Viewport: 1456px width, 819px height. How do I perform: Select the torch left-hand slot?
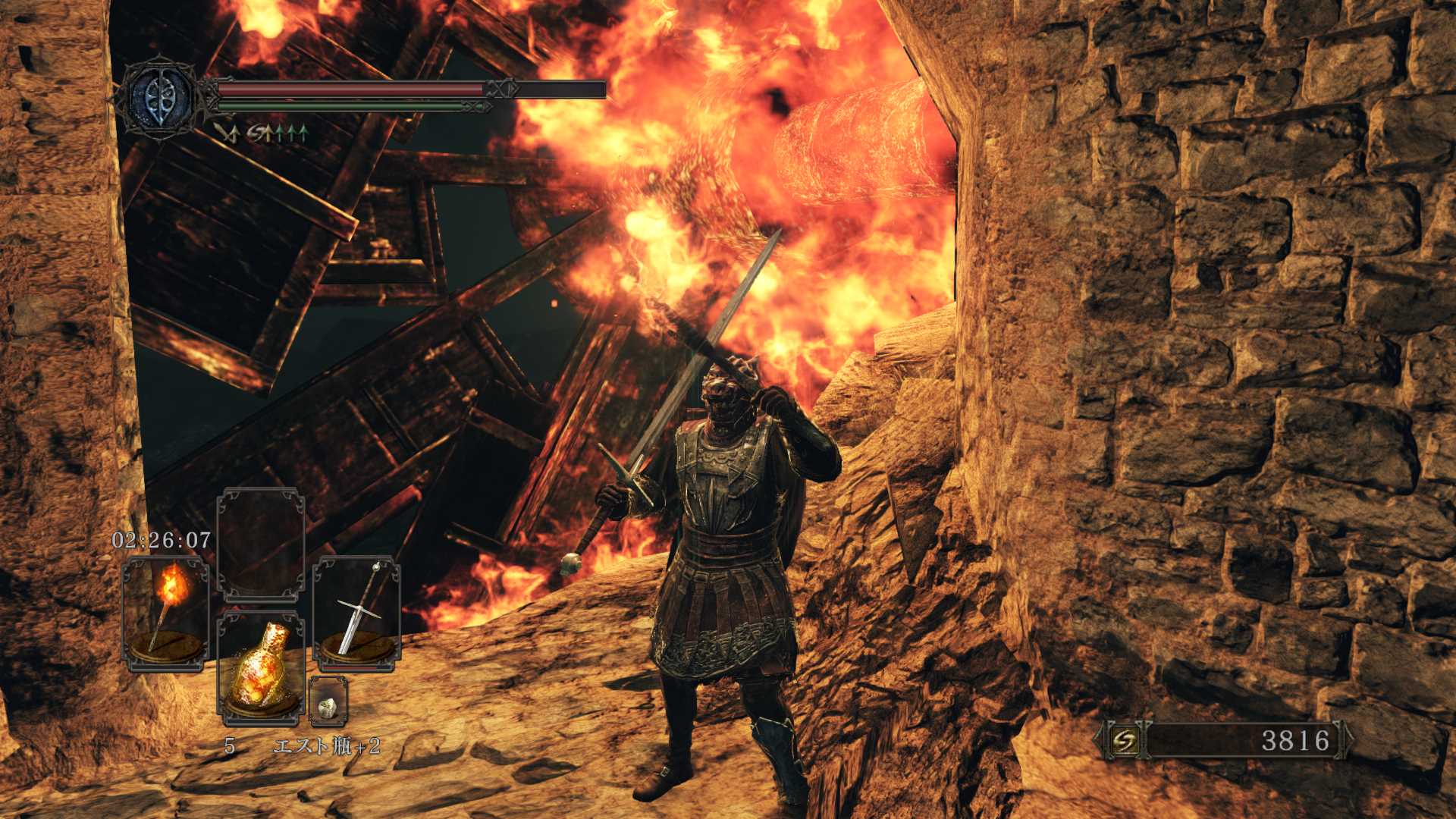(x=165, y=613)
